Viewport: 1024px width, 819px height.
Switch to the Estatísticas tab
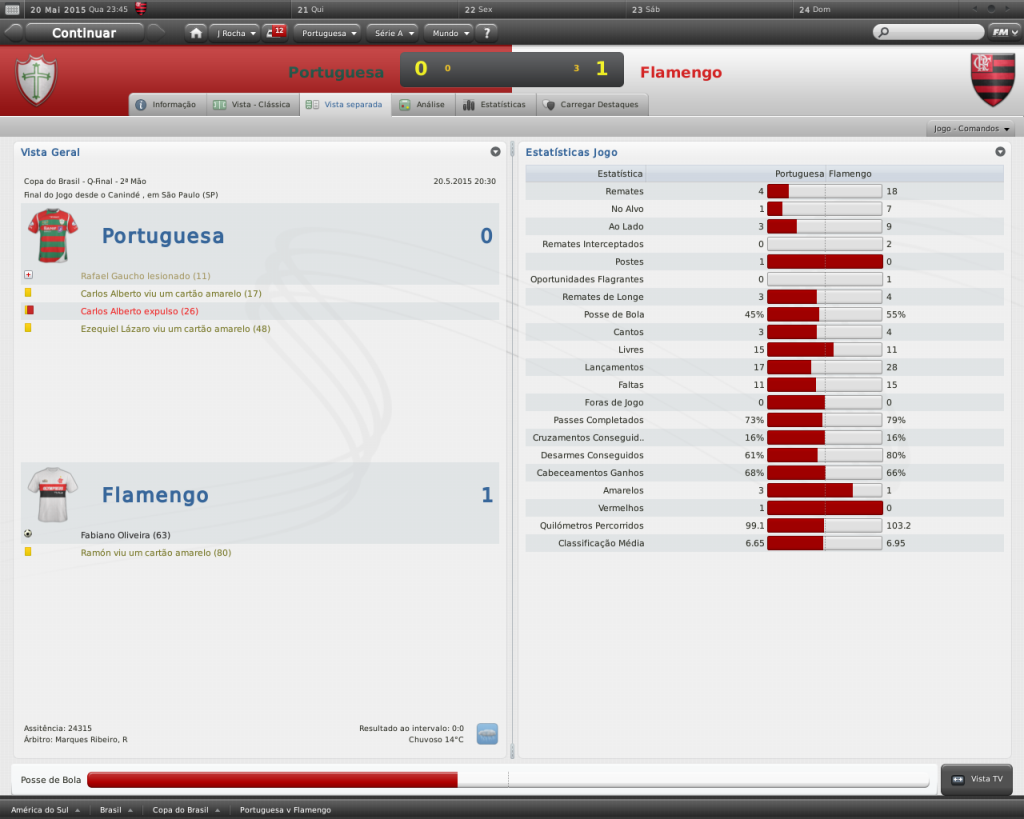(x=495, y=104)
